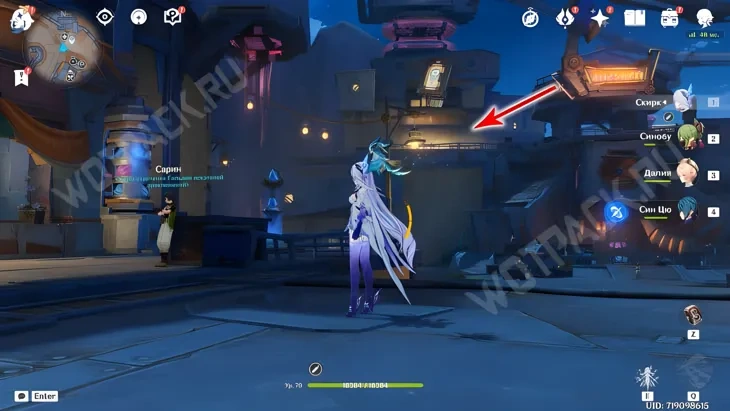This screenshot has height=411, width=730.
Task: Use the gadget in the Z slot
Action: tap(692, 315)
